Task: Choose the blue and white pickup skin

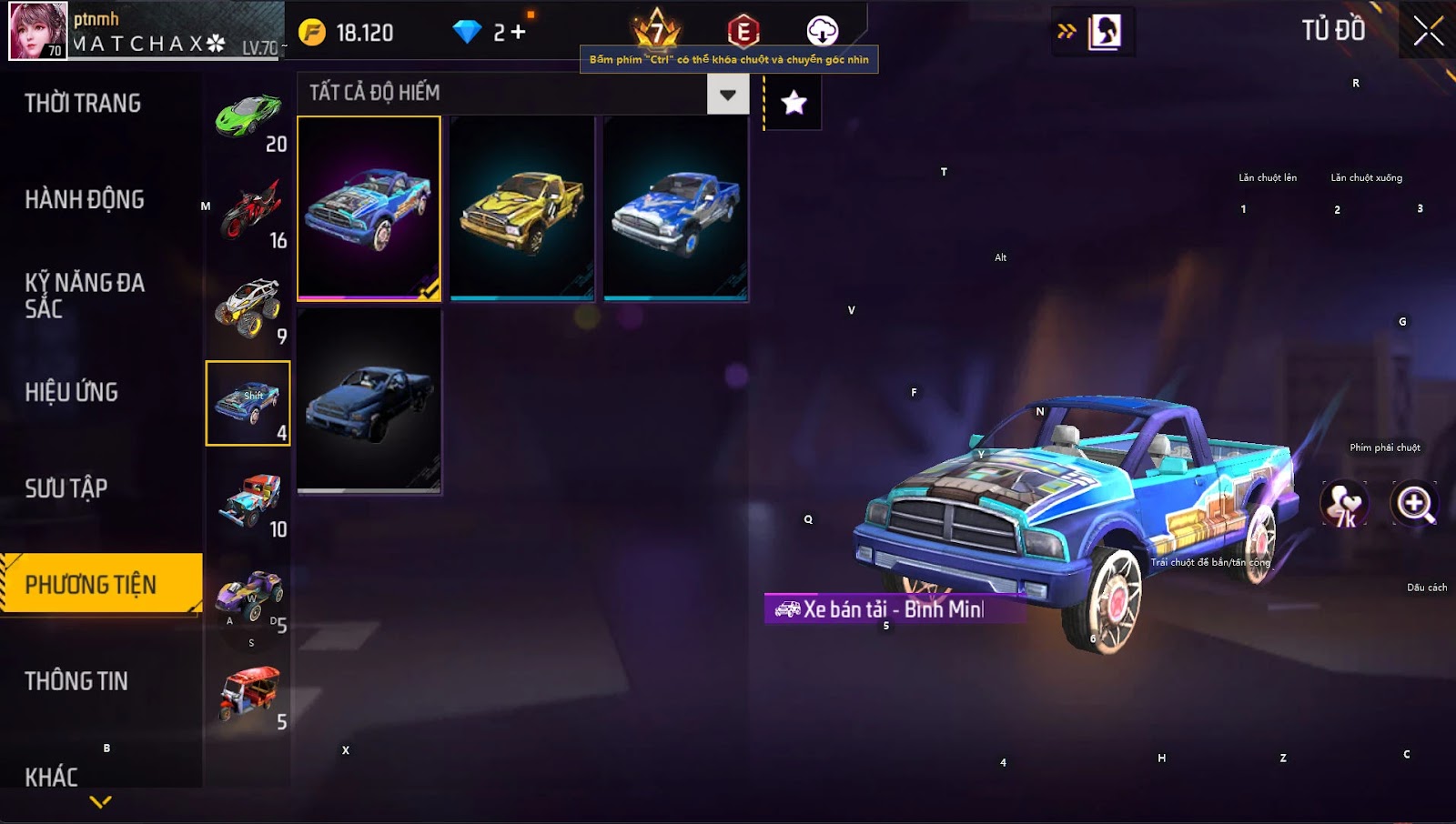Action: (675, 208)
